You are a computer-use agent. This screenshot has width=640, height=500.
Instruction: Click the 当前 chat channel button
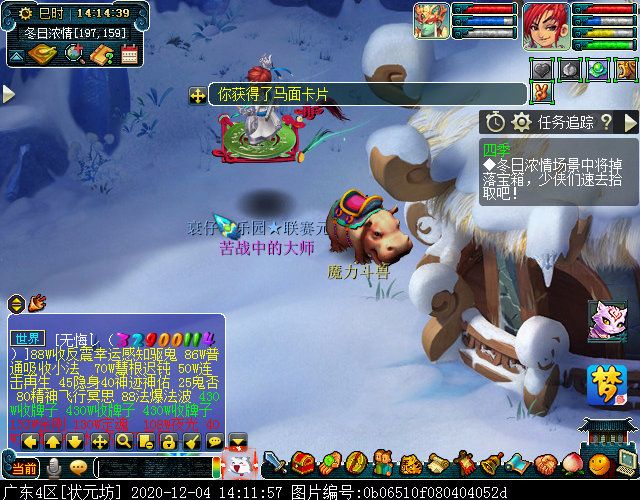pos(23,467)
